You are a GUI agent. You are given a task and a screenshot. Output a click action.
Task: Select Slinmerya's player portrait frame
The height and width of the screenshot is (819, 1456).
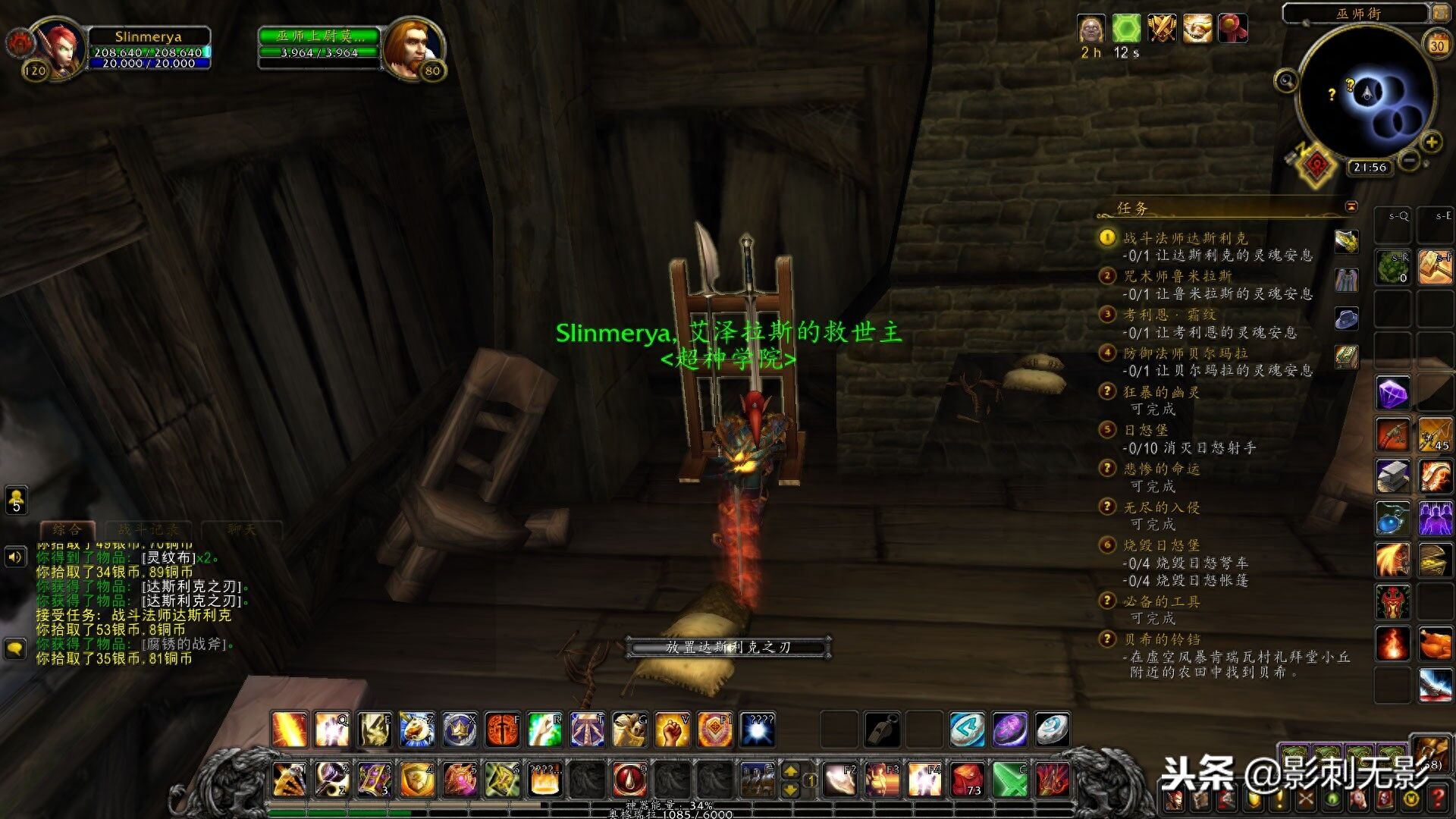pos(59,47)
